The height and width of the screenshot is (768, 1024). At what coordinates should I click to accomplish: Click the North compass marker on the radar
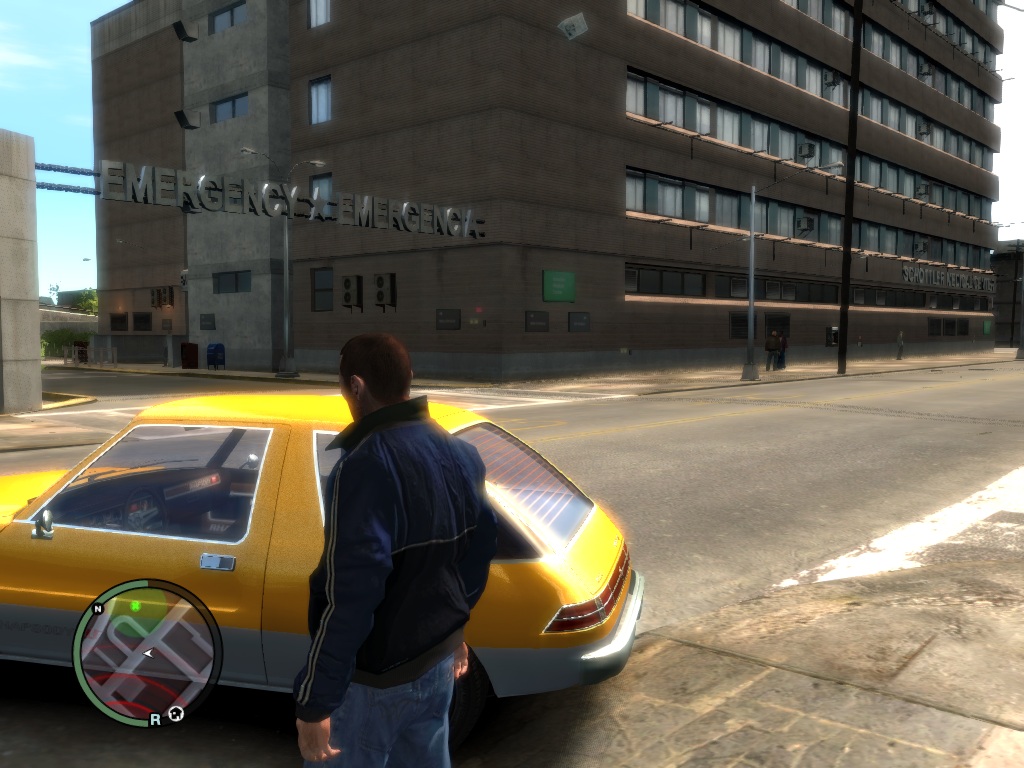[x=98, y=609]
